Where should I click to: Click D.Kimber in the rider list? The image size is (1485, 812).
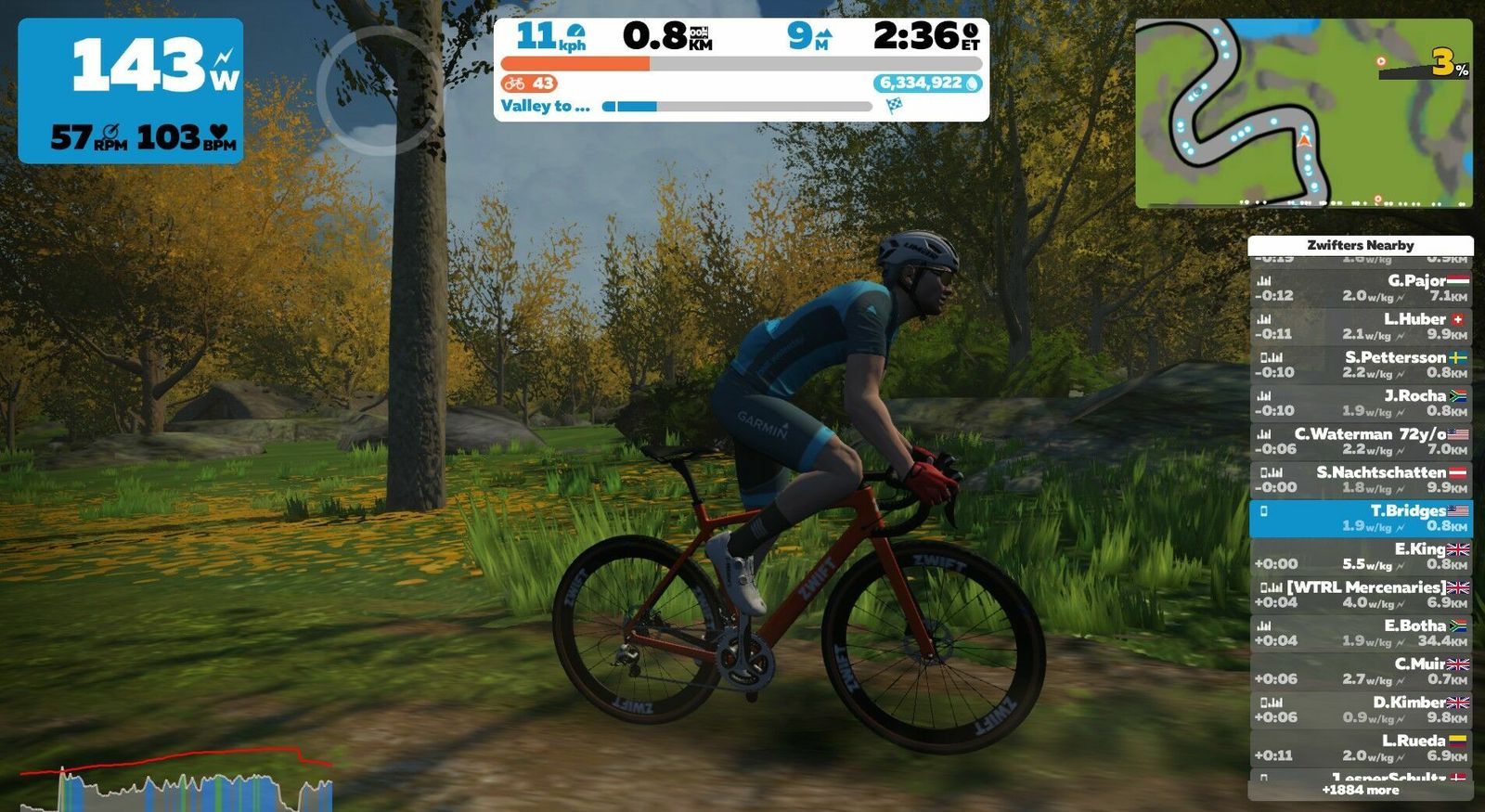pos(1360,709)
